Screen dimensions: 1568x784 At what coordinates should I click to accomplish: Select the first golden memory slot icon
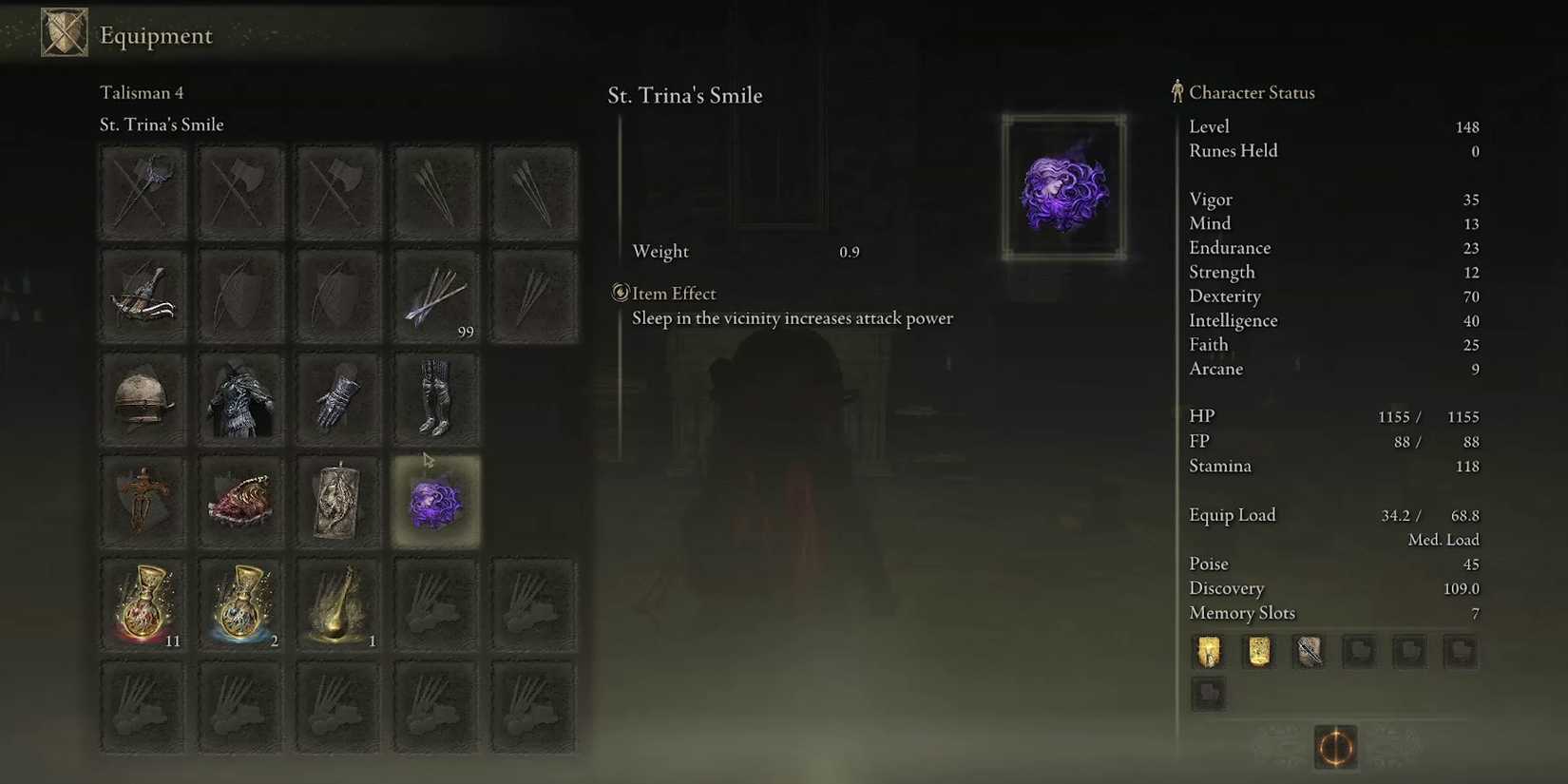1208,652
